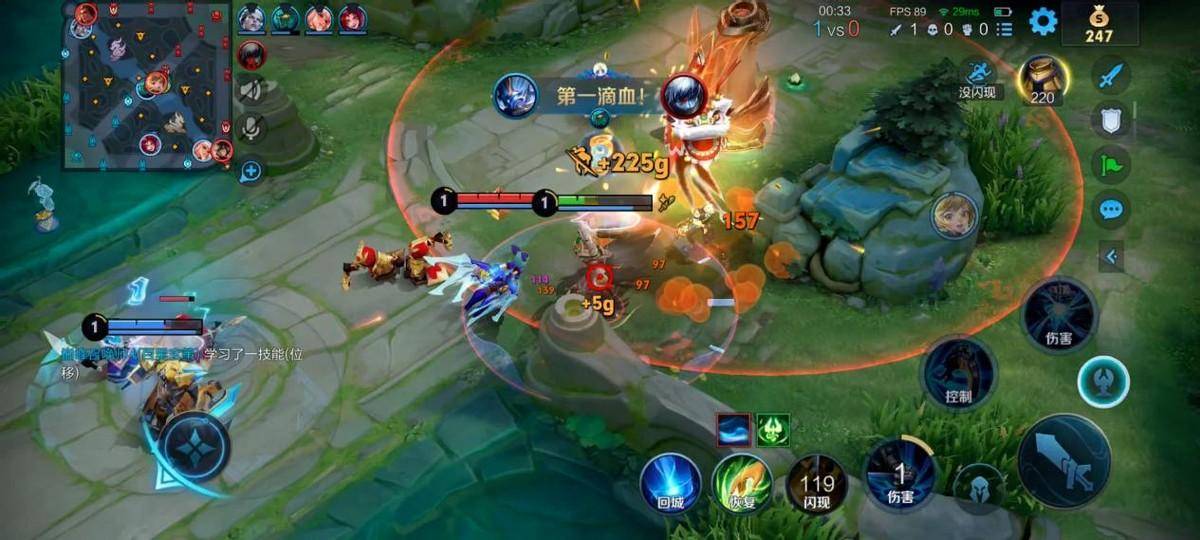Viewport: 1200px width, 540px height.
Task: Tap the 闪现 flash spell on cooldown
Action: [x=816, y=485]
